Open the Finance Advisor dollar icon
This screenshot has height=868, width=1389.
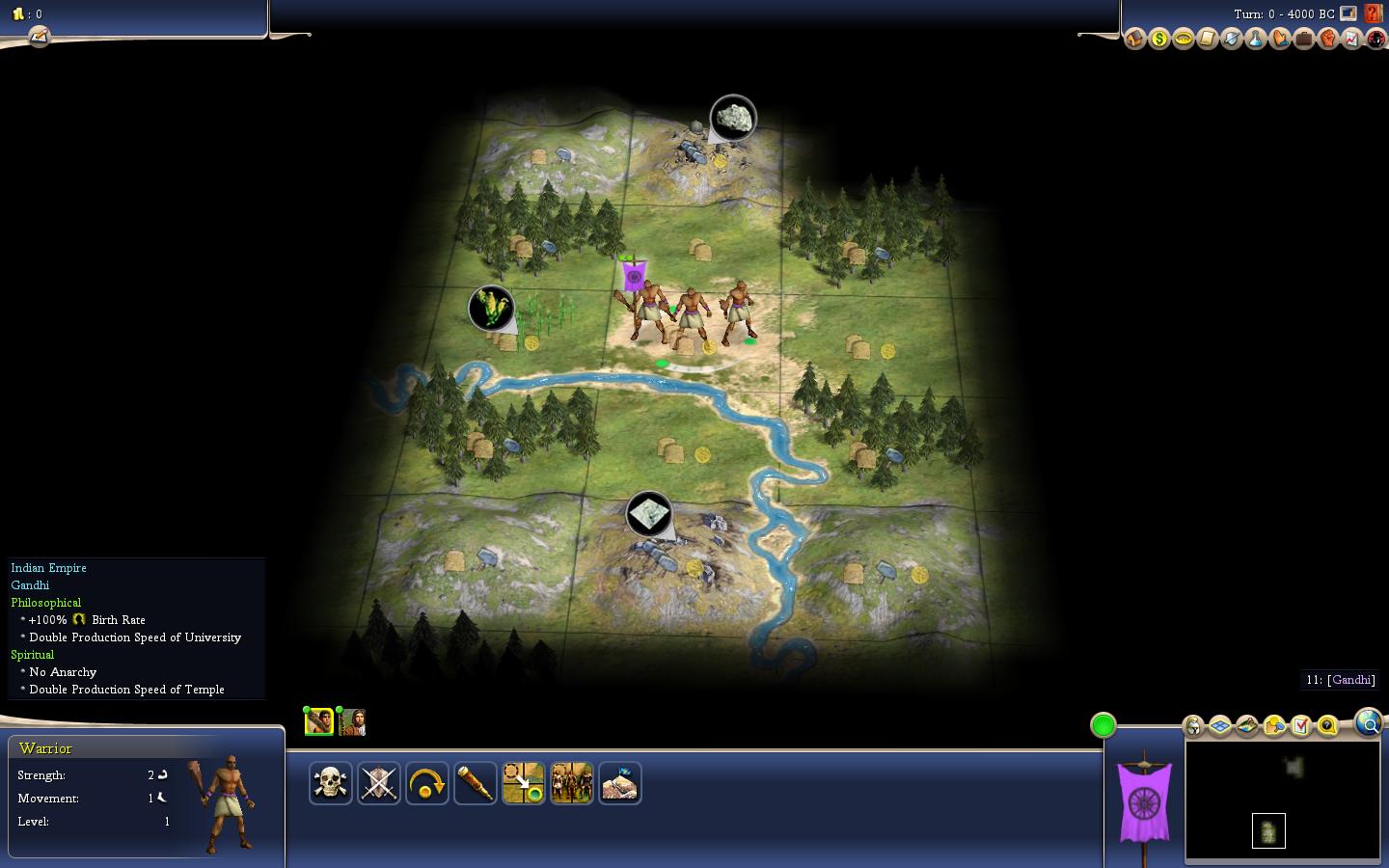click(x=1159, y=40)
